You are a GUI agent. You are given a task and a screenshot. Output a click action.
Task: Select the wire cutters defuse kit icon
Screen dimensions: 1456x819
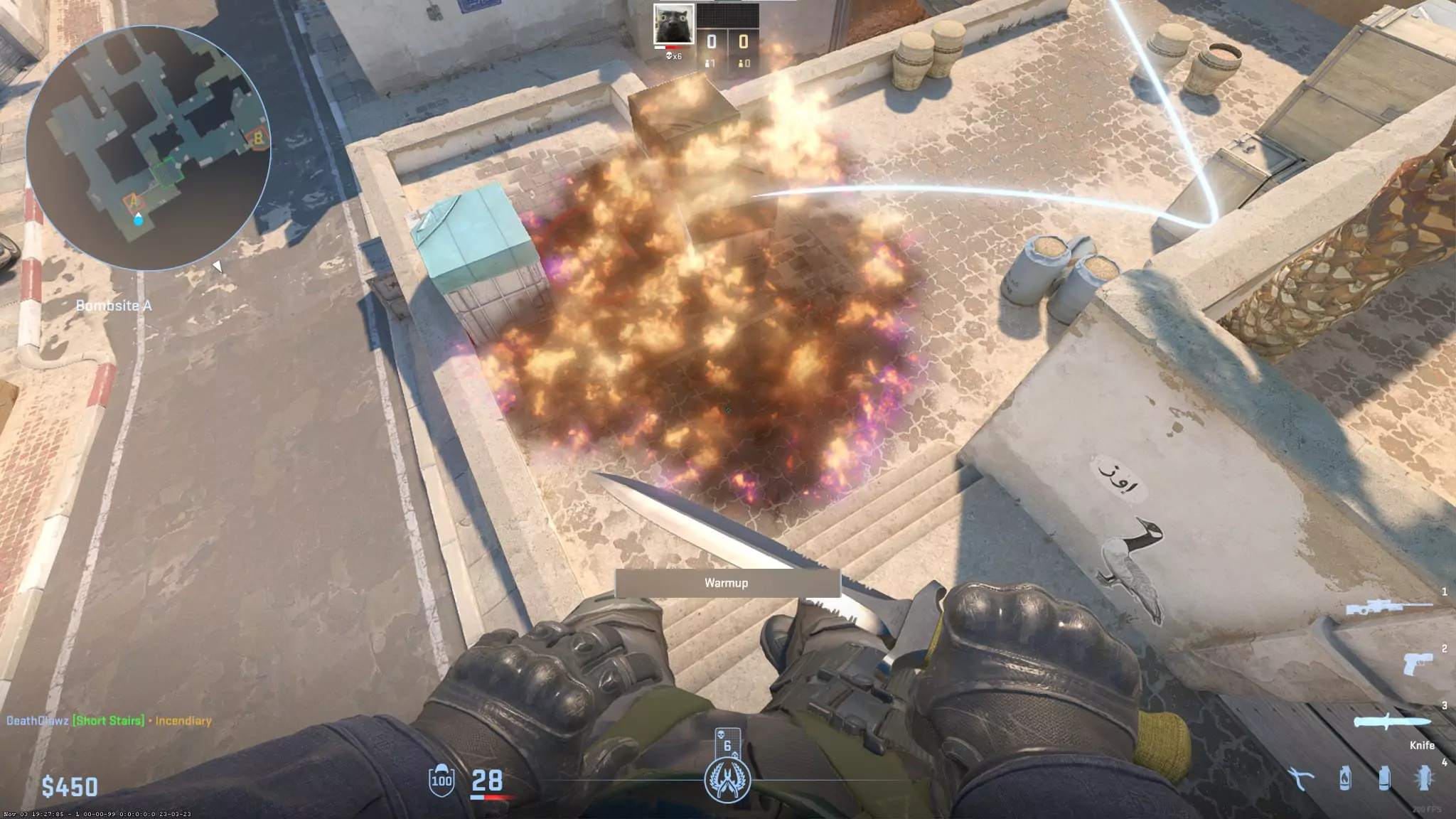pyautogui.click(x=1300, y=779)
